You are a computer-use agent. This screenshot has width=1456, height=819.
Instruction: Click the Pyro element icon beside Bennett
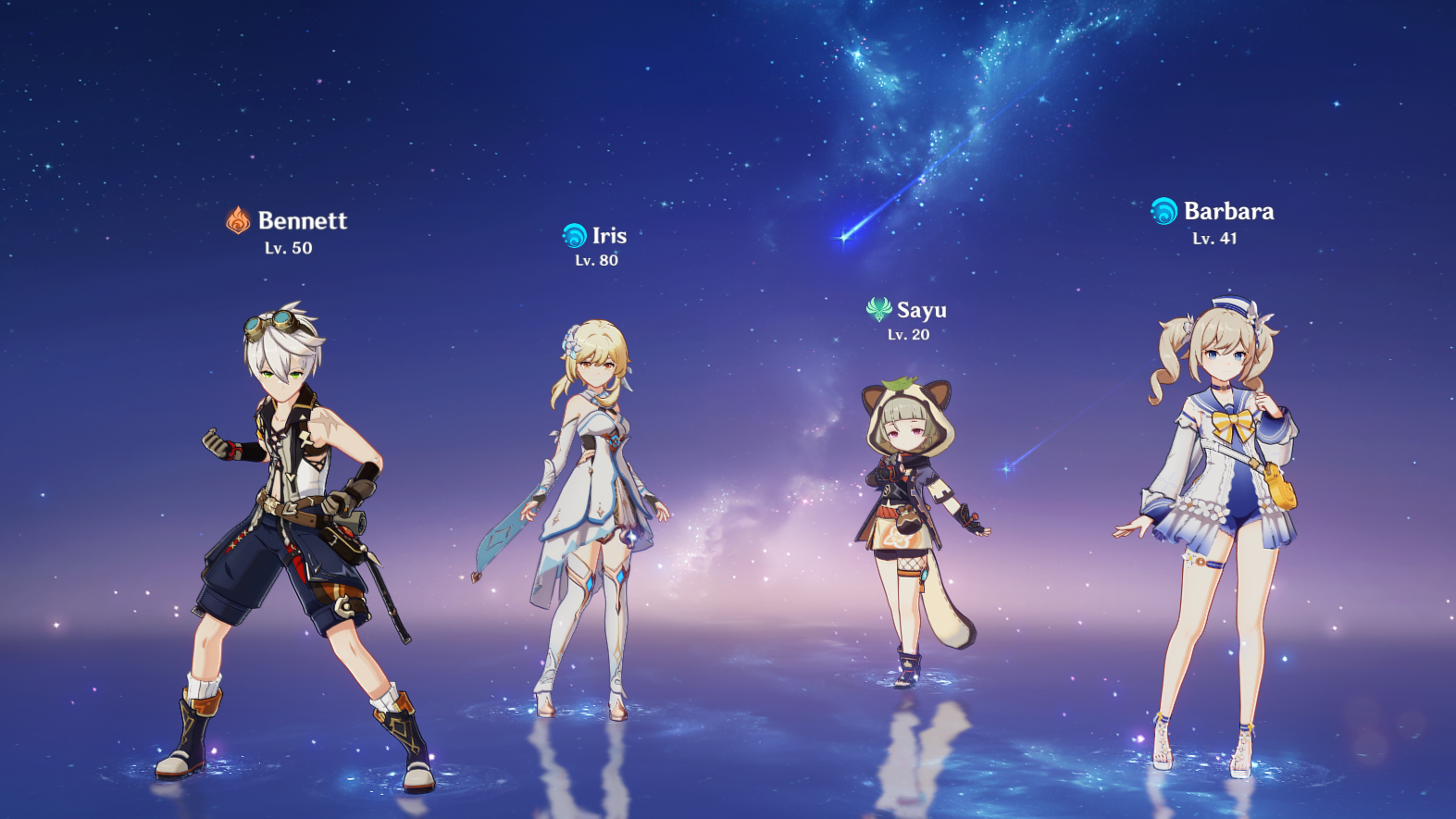239,220
